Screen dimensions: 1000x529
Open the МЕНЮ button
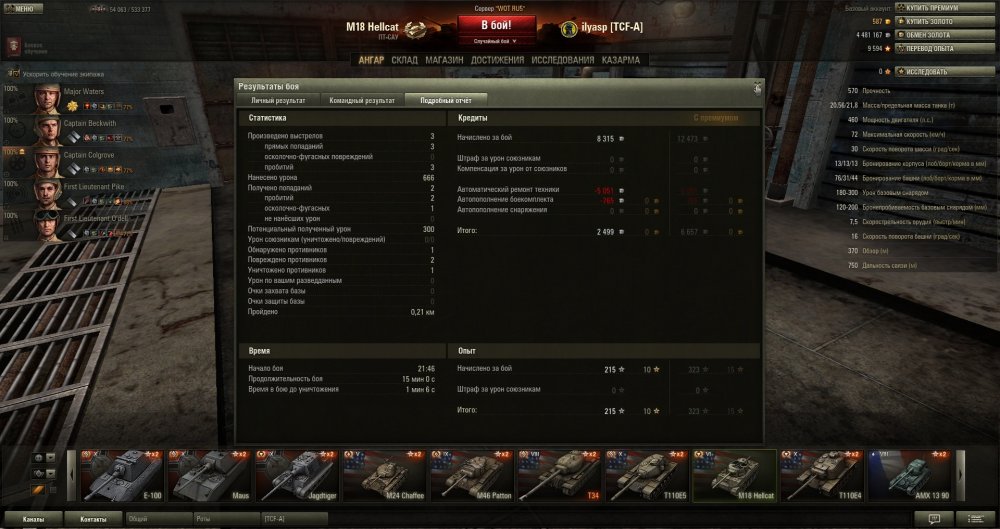pyautogui.click(x=22, y=8)
